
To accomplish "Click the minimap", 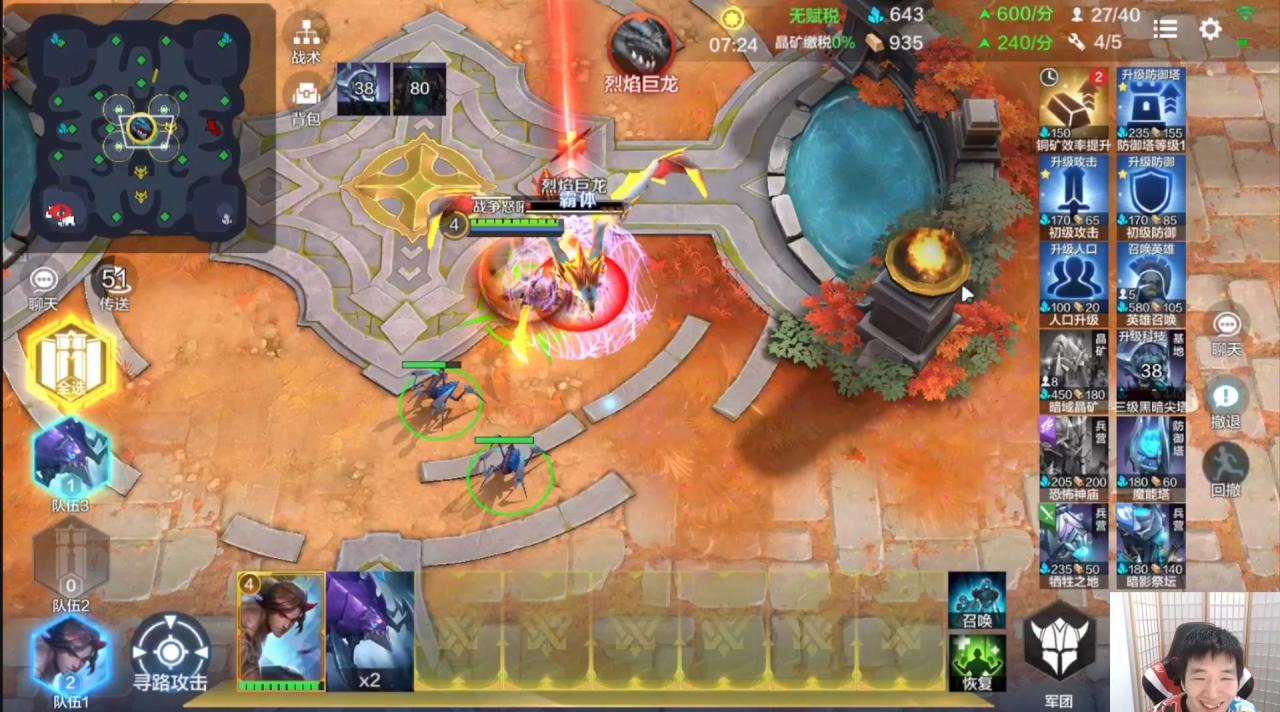I will click(x=140, y=125).
